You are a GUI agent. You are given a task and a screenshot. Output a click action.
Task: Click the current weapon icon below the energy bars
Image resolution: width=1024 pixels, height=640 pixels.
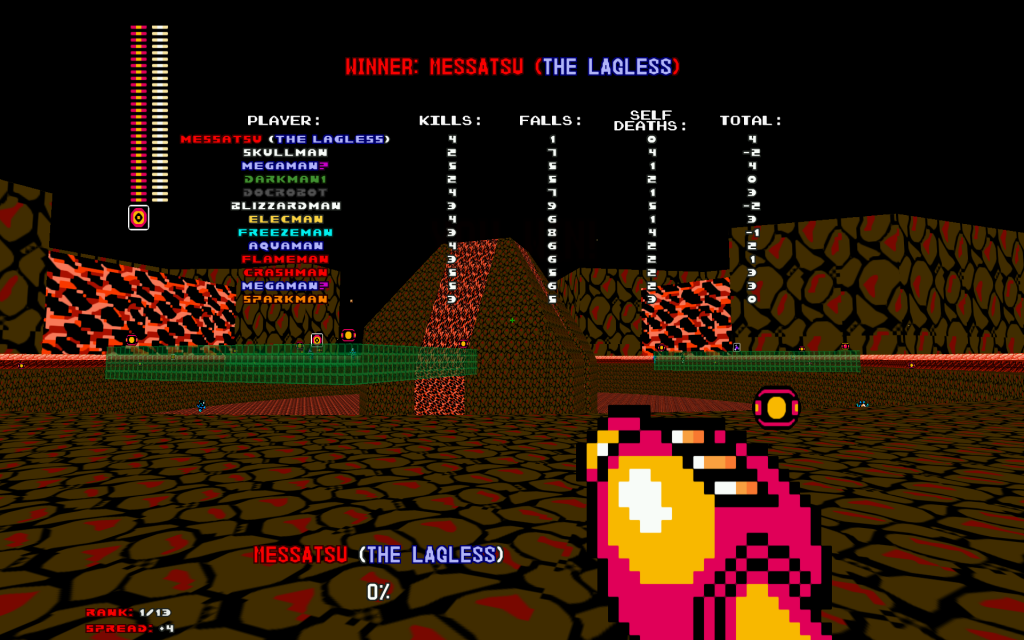click(x=138, y=217)
